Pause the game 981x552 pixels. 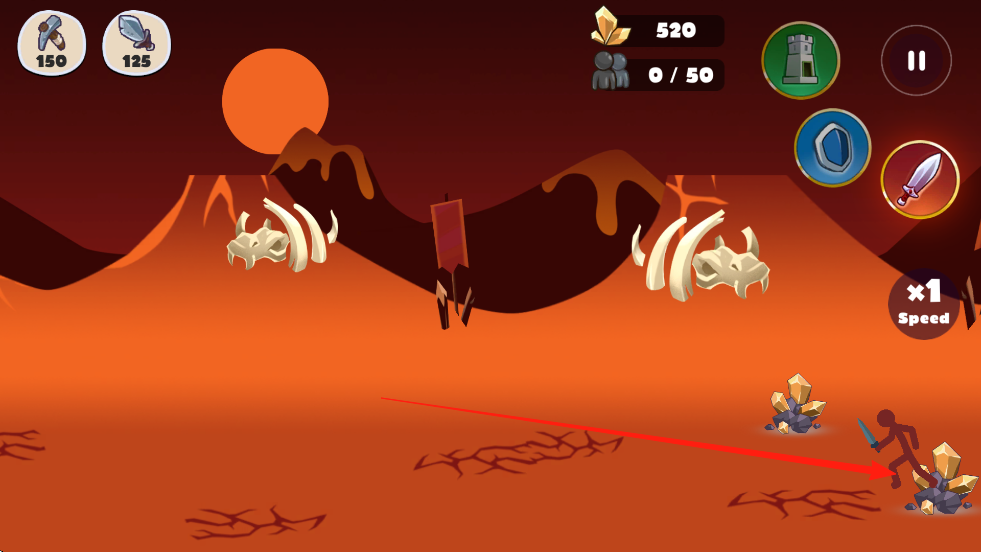click(x=916, y=61)
